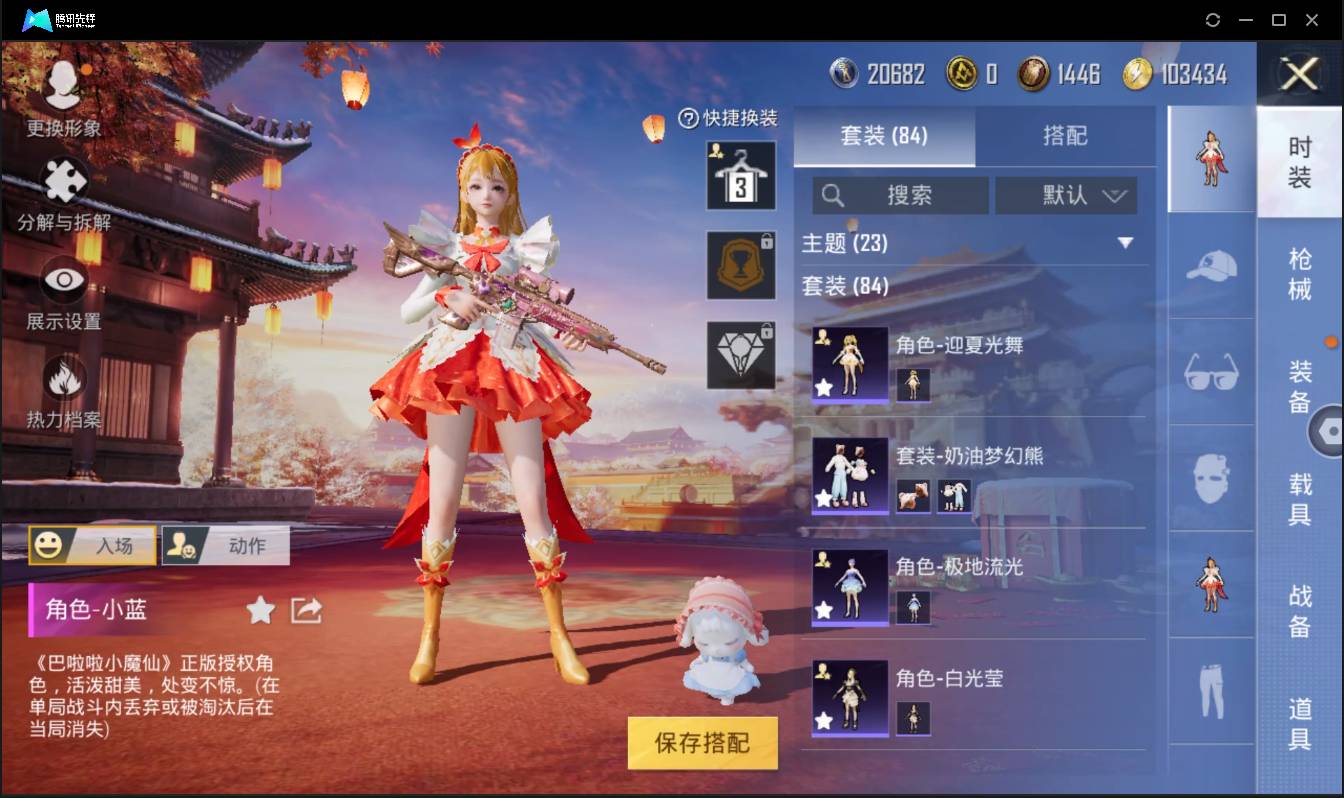Open the 热力档案 flame icon
Image resolution: width=1344 pixels, height=798 pixels.
tap(62, 381)
